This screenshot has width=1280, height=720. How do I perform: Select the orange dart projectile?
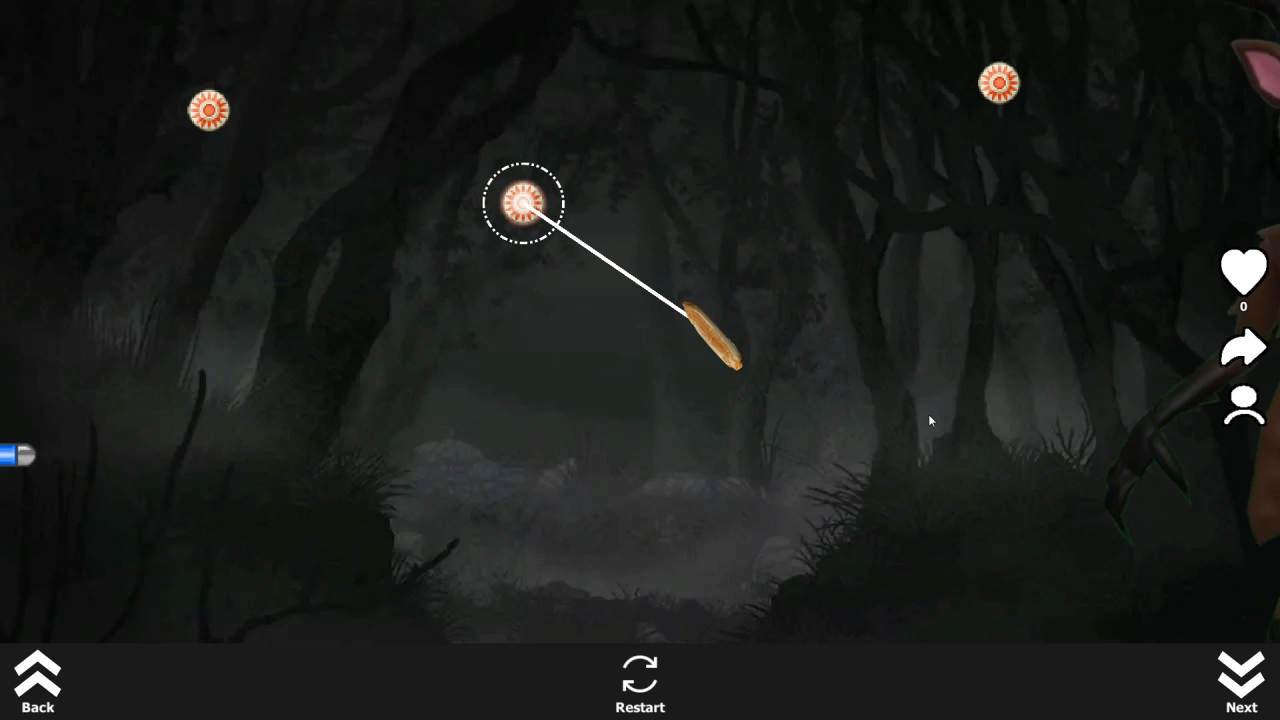pos(713,335)
